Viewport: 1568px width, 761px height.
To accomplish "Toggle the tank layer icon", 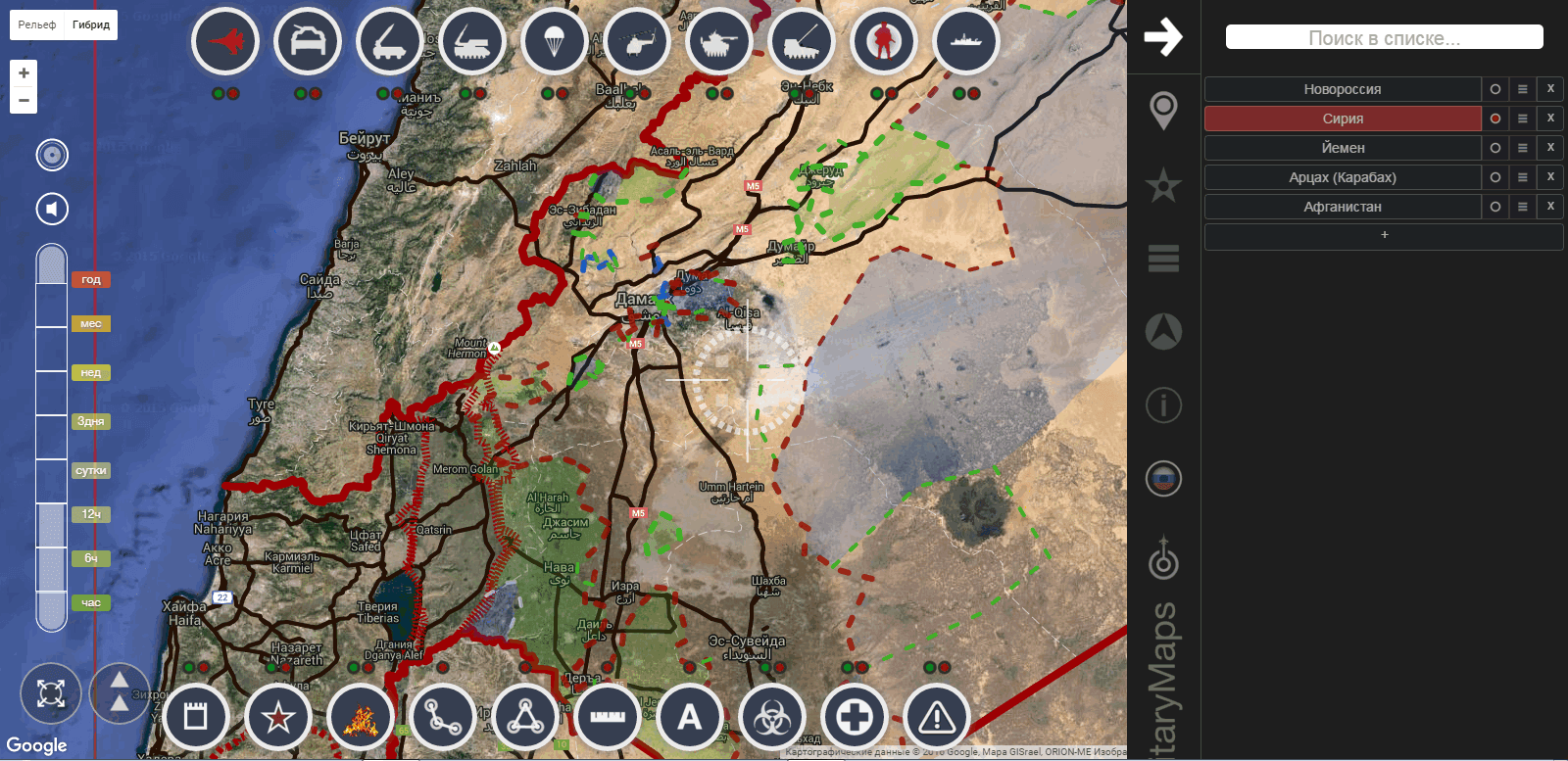I will [718, 42].
